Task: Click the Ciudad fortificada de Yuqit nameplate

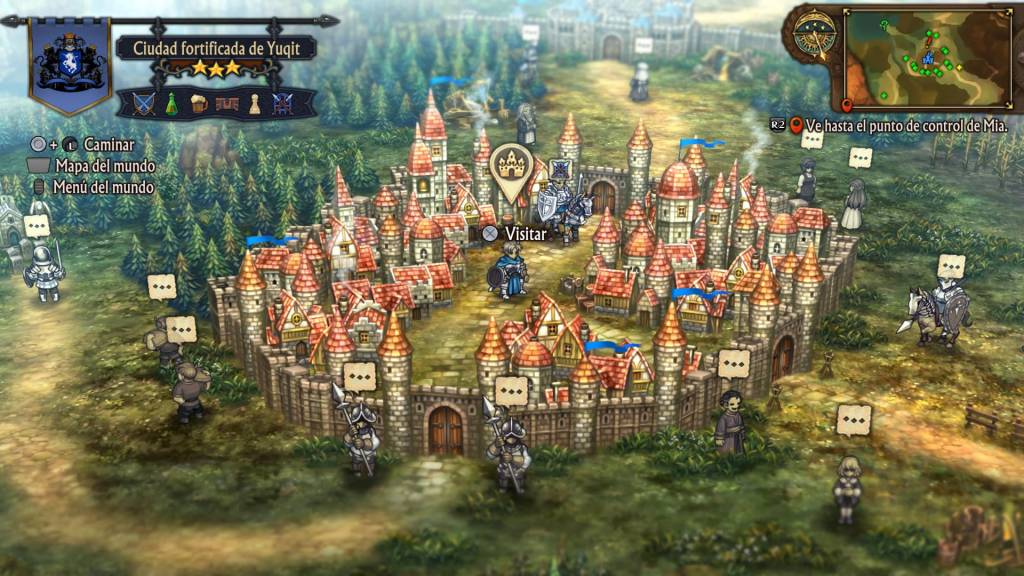Action: tap(216, 48)
